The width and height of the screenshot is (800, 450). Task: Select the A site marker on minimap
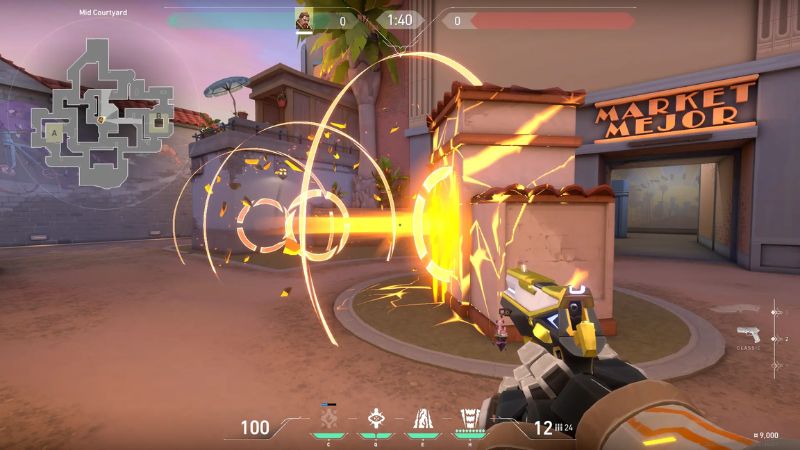point(52,131)
